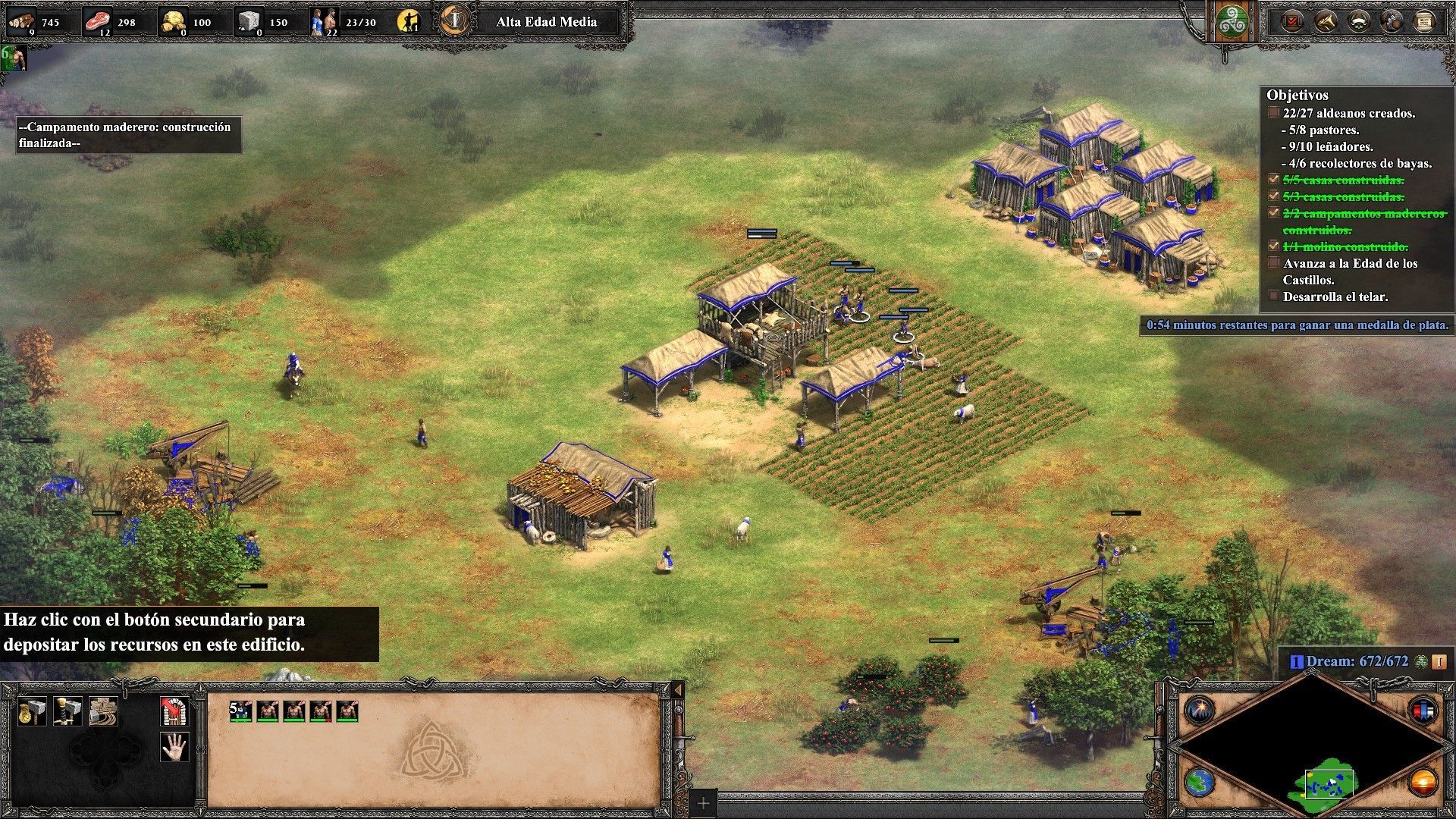Open military buildings with sword hammer
This screenshot has height=819, width=1456.
[67, 711]
